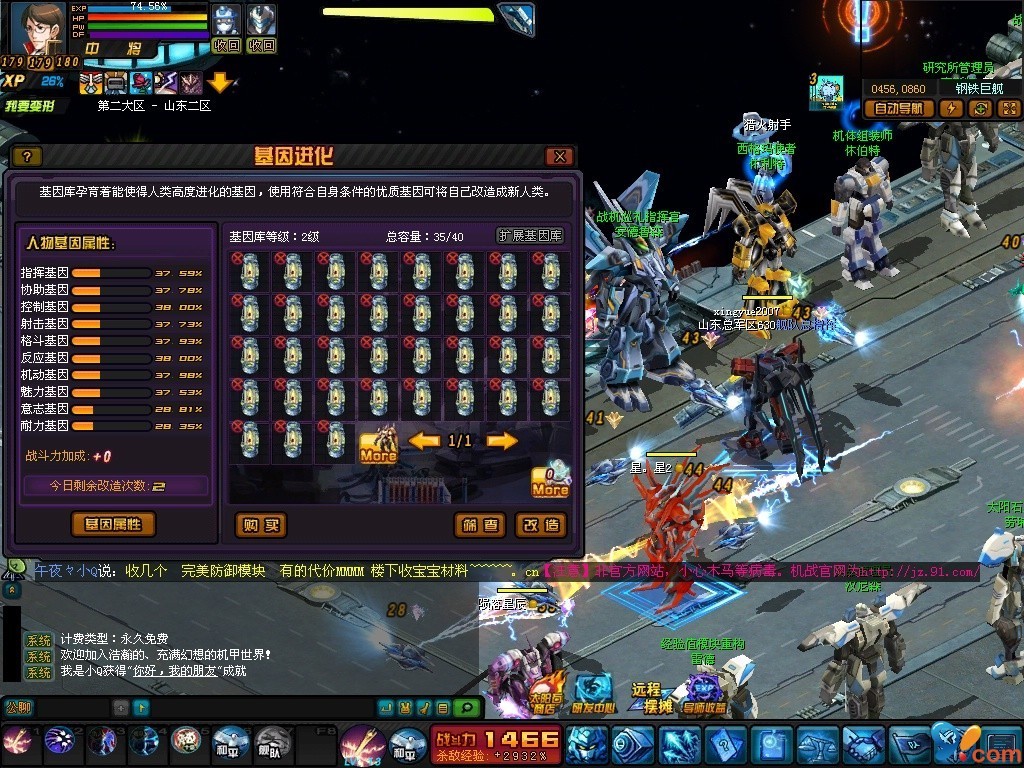Image resolution: width=1024 pixels, height=768 pixels.
Task: Click the 筛查 screening button
Action: point(480,525)
